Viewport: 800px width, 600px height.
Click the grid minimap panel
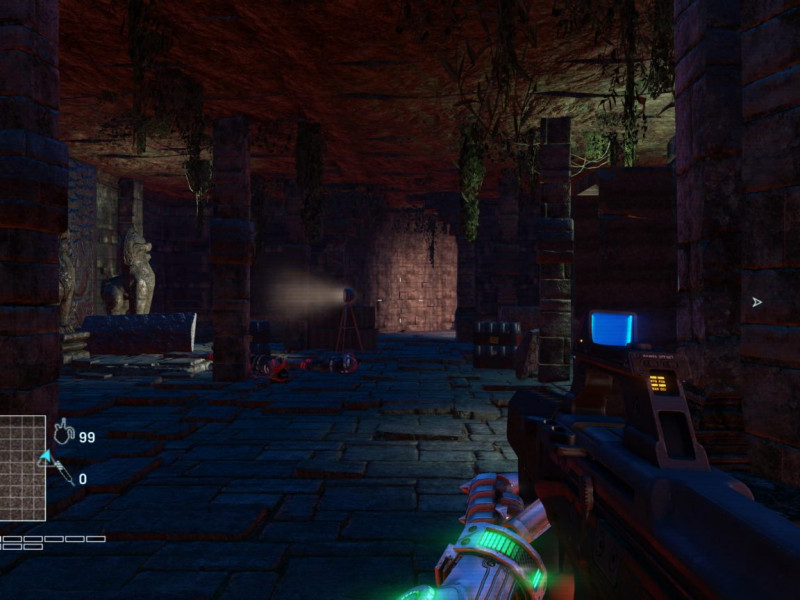coord(22,467)
